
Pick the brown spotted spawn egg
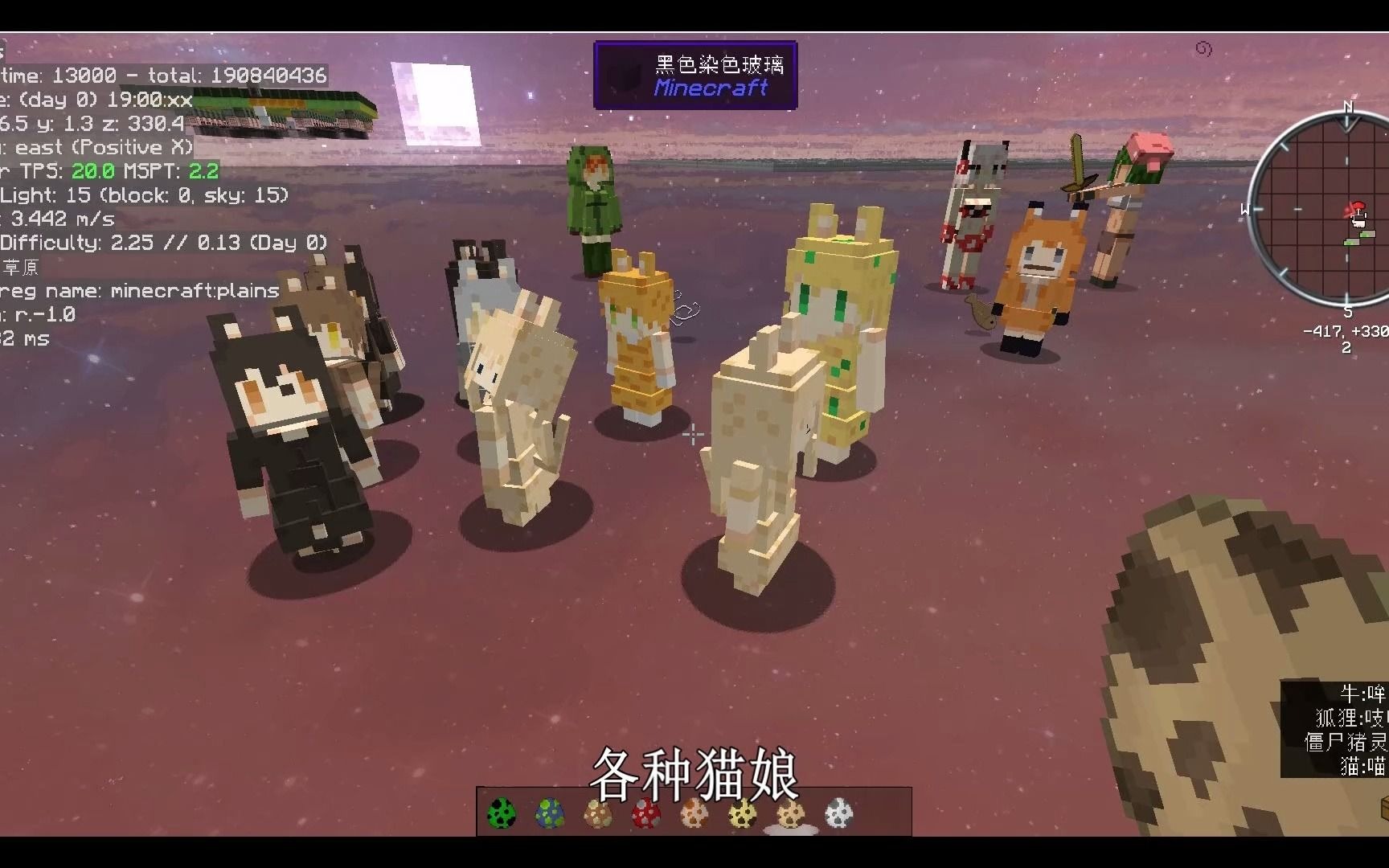click(597, 813)
